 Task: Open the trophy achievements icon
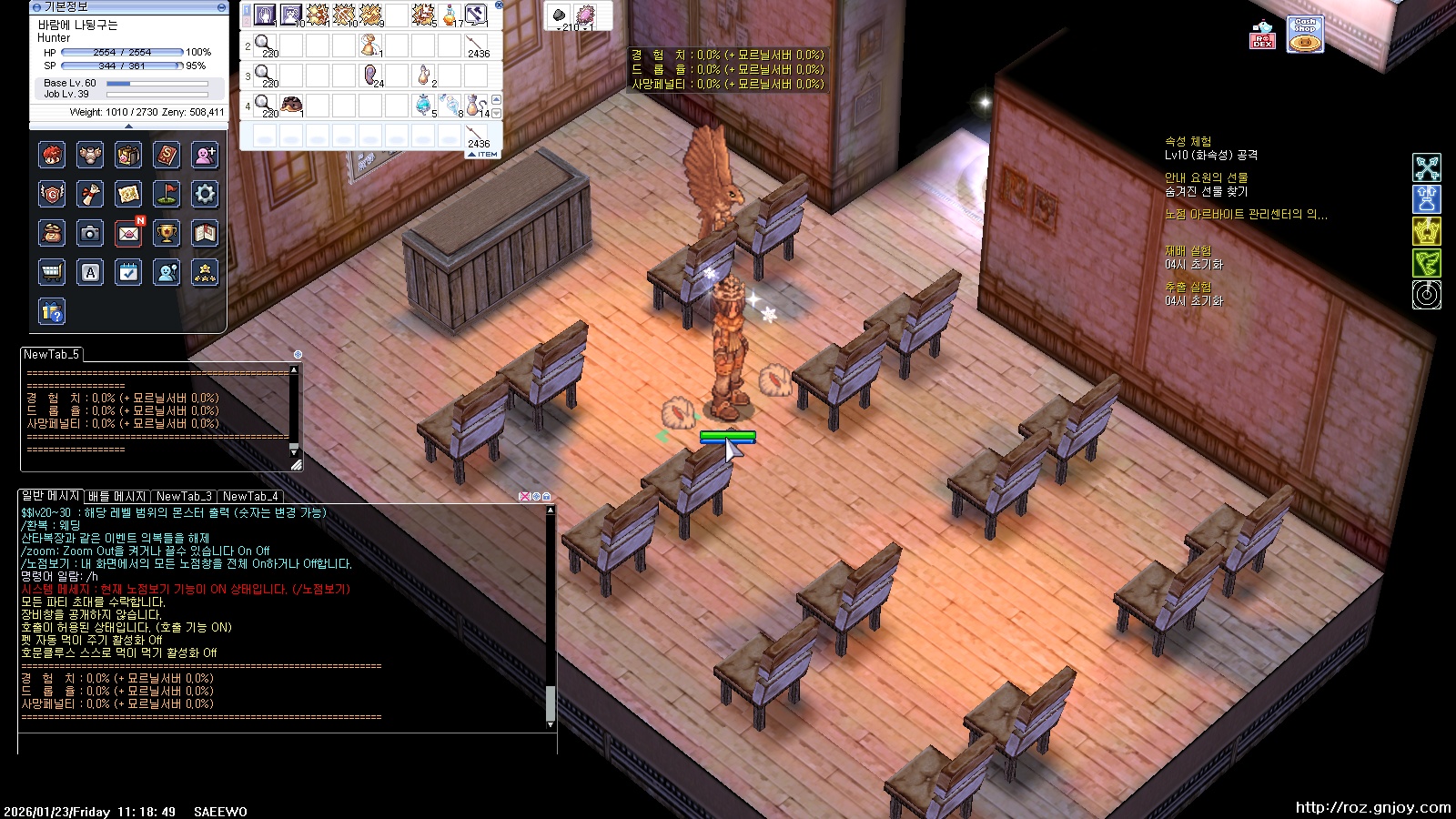(x=167, y=234)
